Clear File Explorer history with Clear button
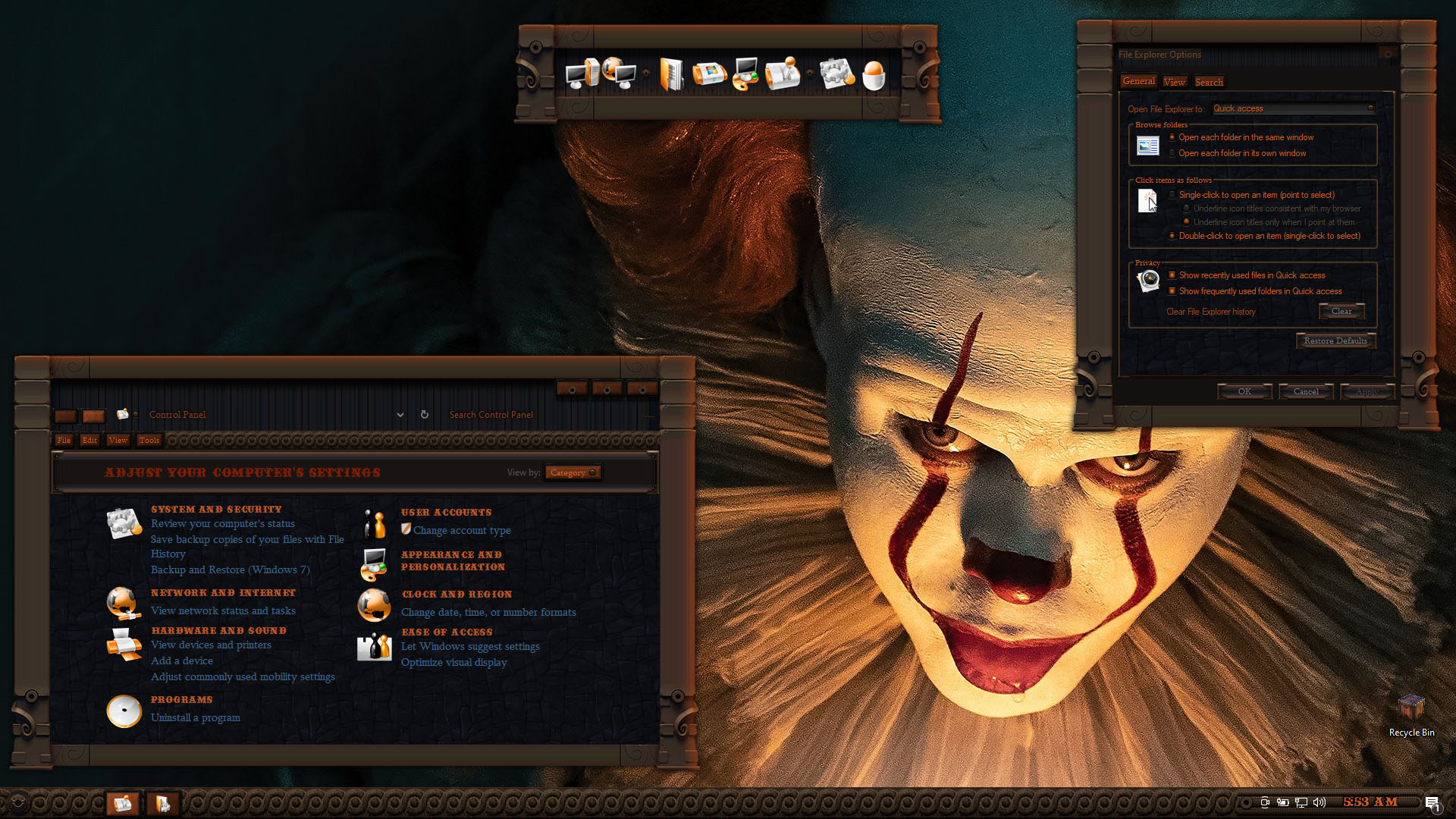 [x=1341, y=311]
